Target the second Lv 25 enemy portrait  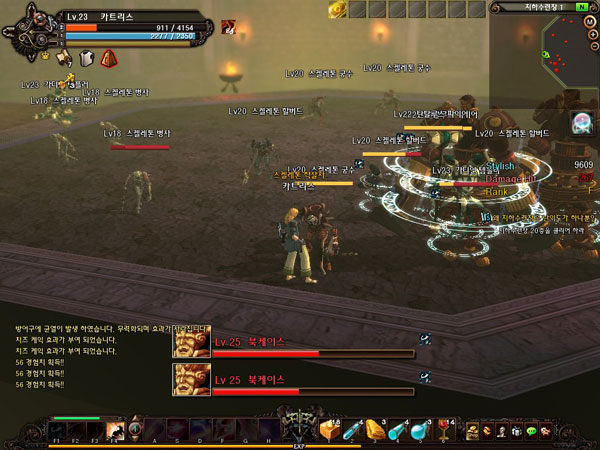point(190,379)
